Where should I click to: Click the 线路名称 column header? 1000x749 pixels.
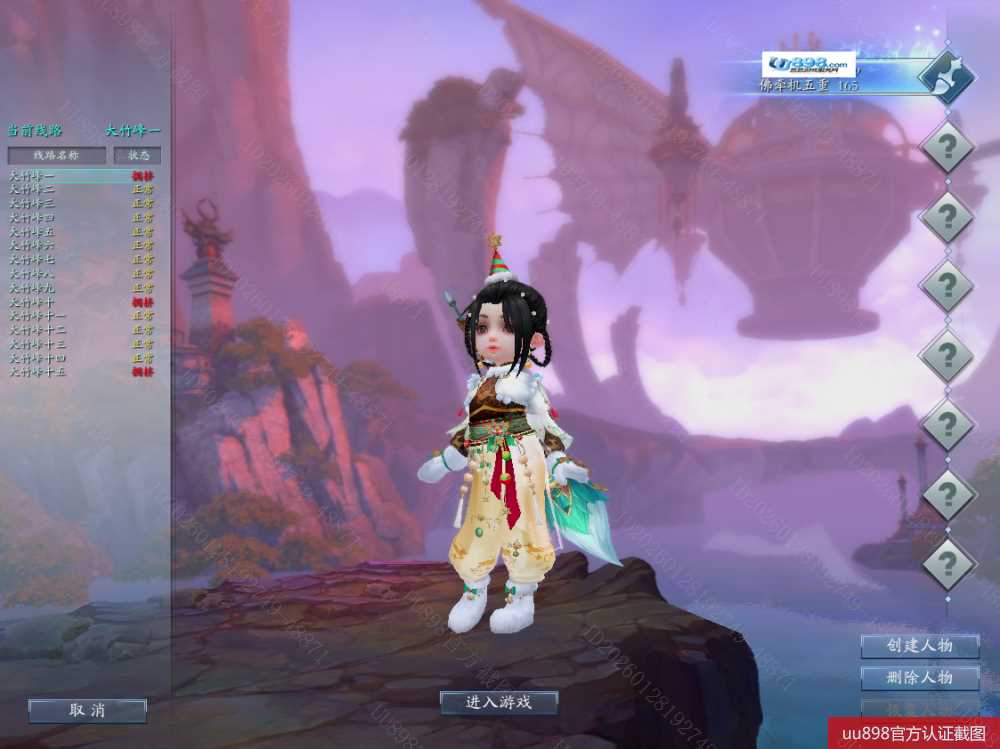point(56,155)
